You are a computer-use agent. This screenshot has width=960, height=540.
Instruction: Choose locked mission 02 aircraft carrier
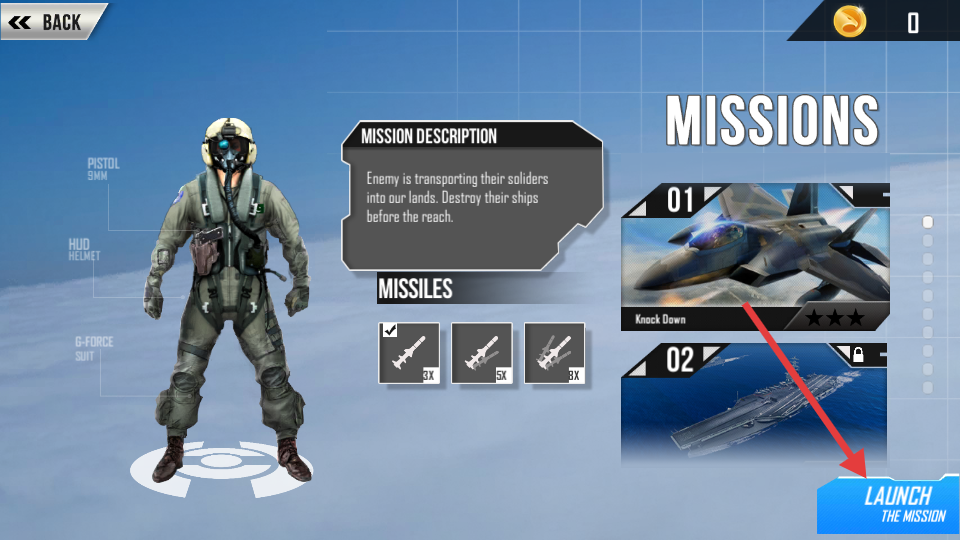point(754,404)
